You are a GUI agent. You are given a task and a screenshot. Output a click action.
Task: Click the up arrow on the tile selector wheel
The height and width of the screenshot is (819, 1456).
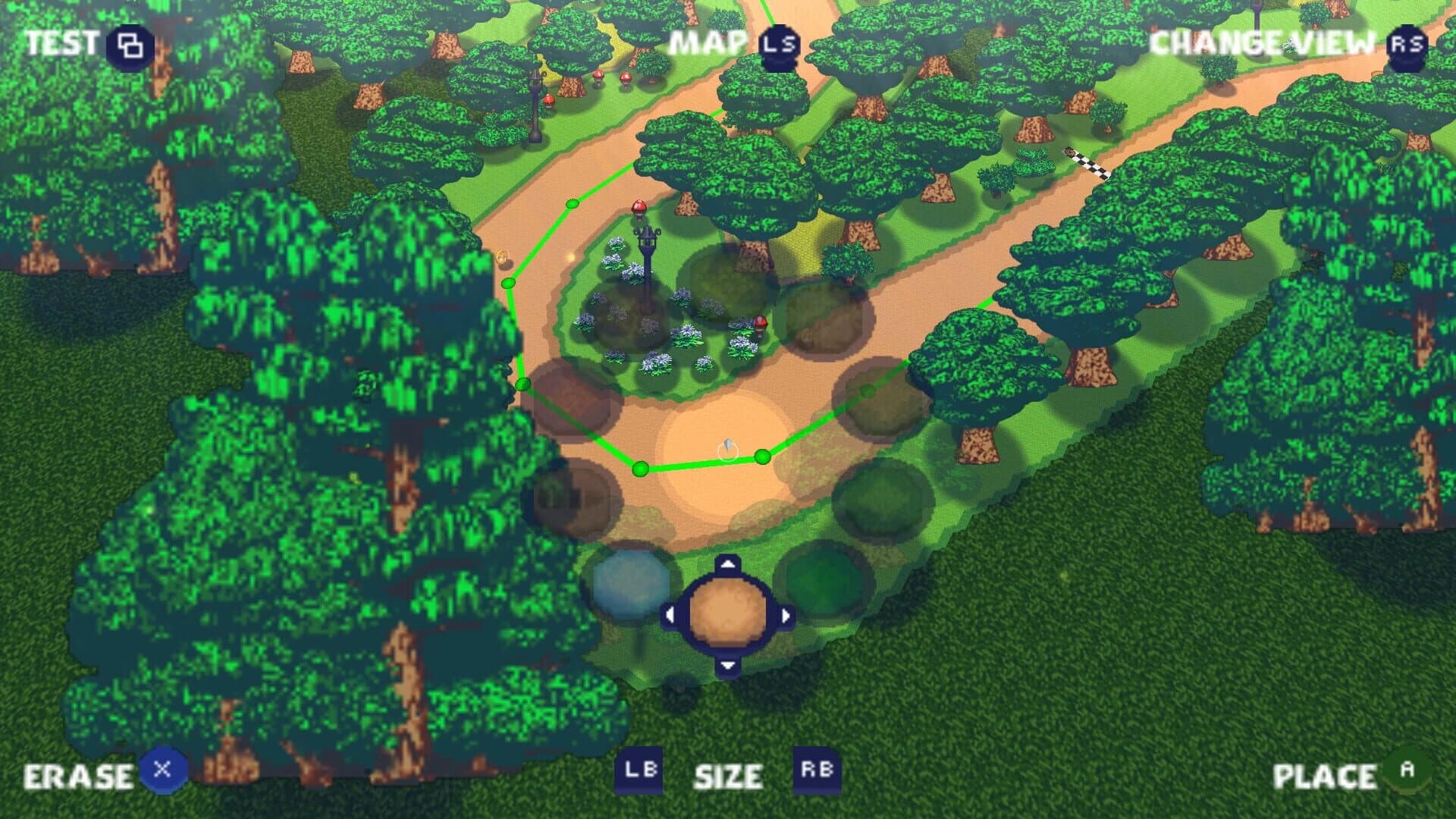tap(729, 562)
